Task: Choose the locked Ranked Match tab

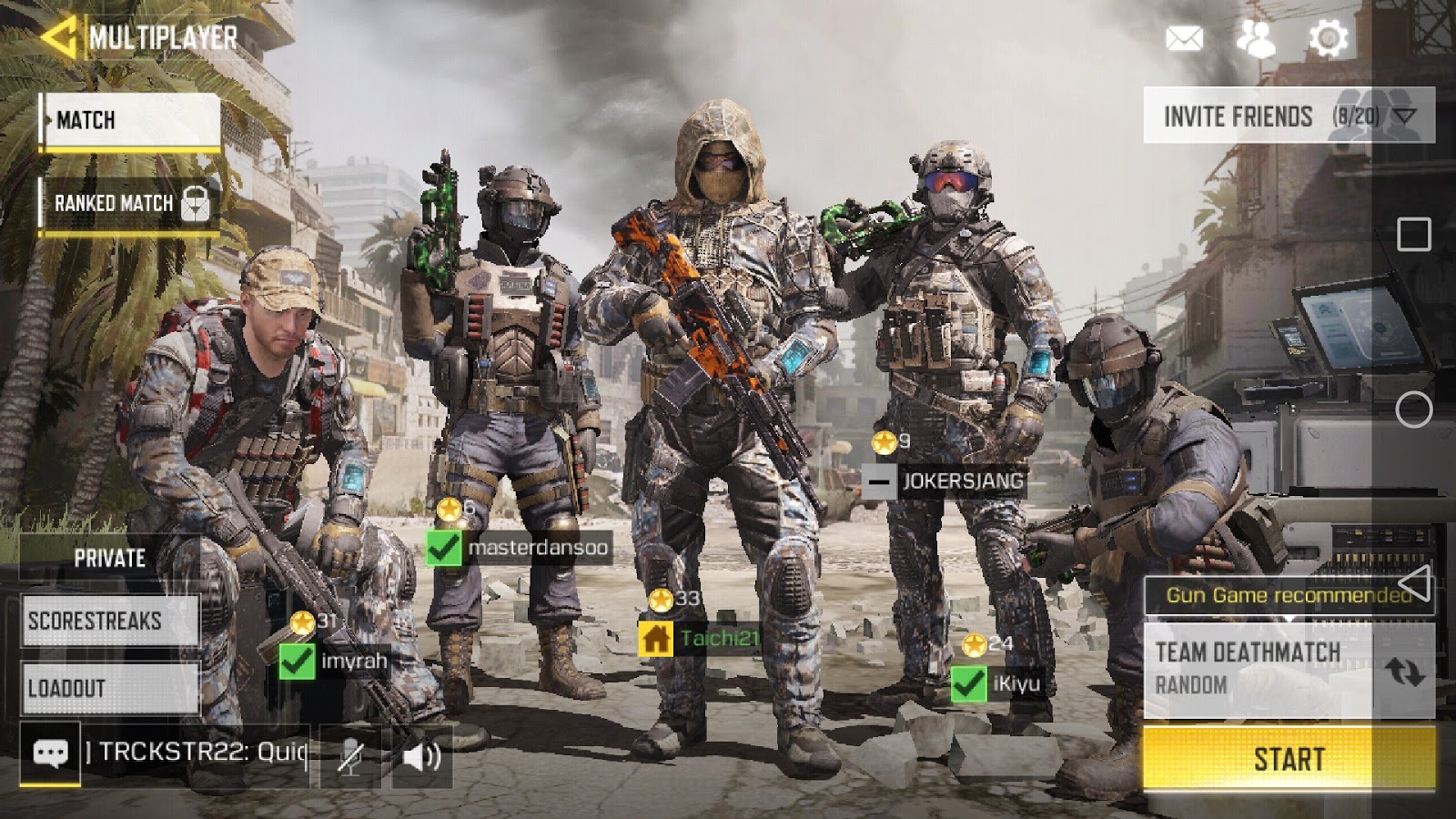Action: pos(128,203)
